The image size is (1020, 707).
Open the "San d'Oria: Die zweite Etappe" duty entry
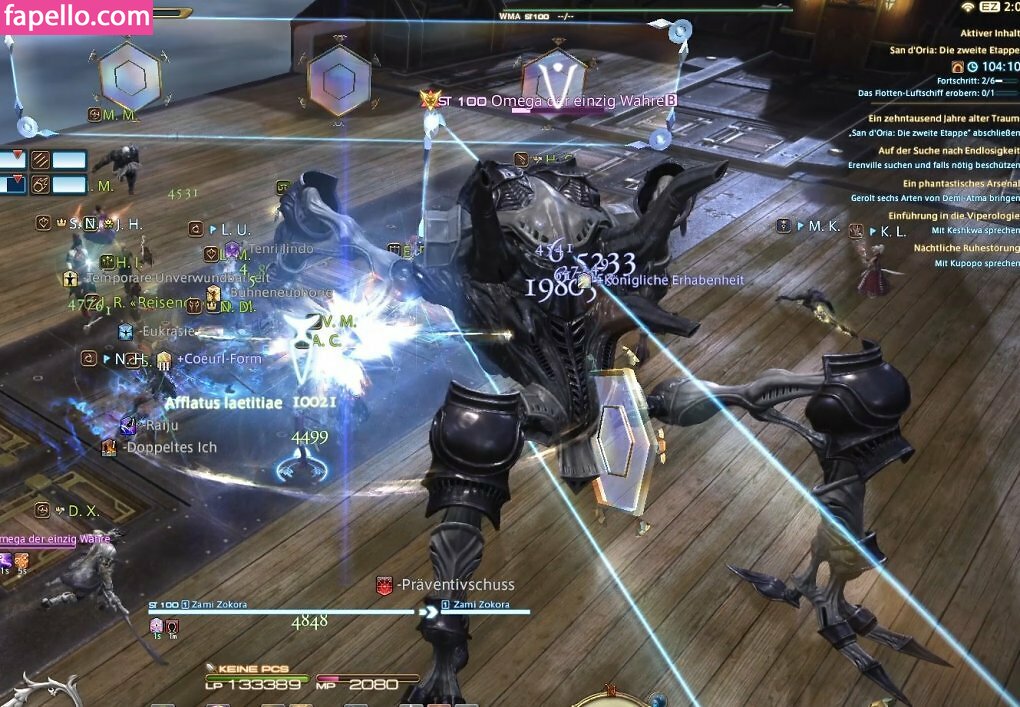coord(954,49)
